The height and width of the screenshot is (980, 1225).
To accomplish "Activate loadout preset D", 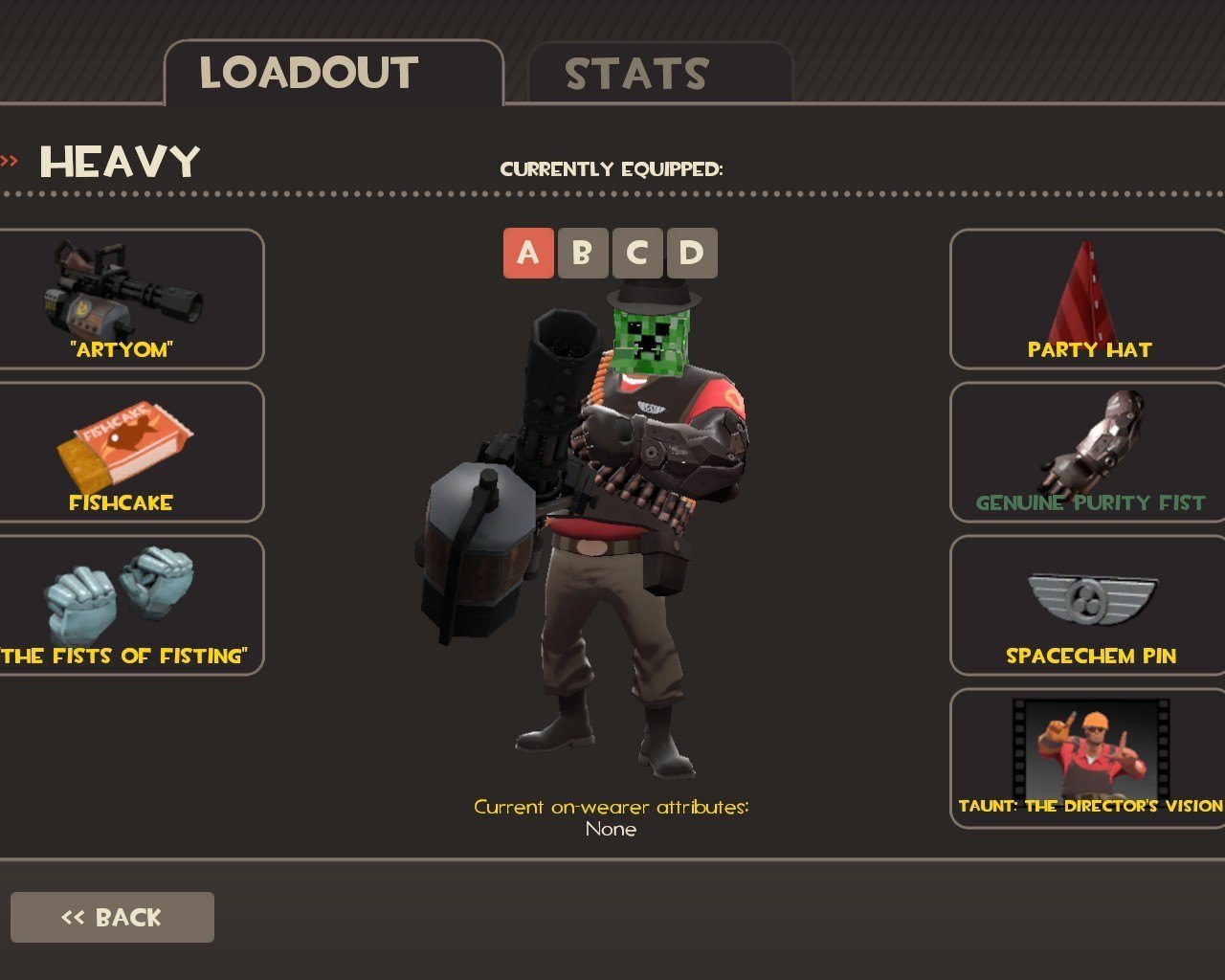I will click(x=691, y=254).
